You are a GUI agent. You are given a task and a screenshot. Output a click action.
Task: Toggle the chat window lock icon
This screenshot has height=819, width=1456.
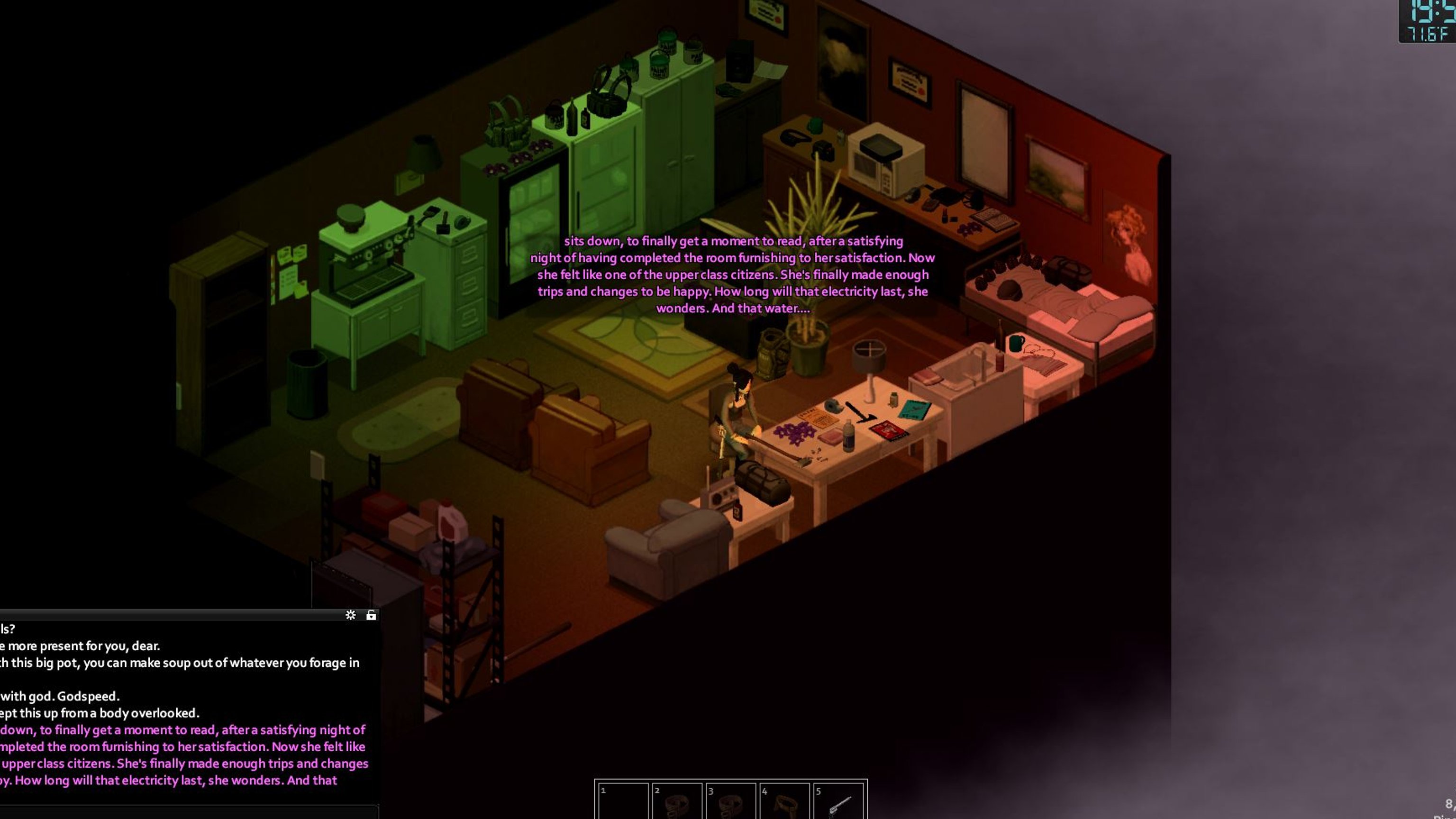[371, 615]
